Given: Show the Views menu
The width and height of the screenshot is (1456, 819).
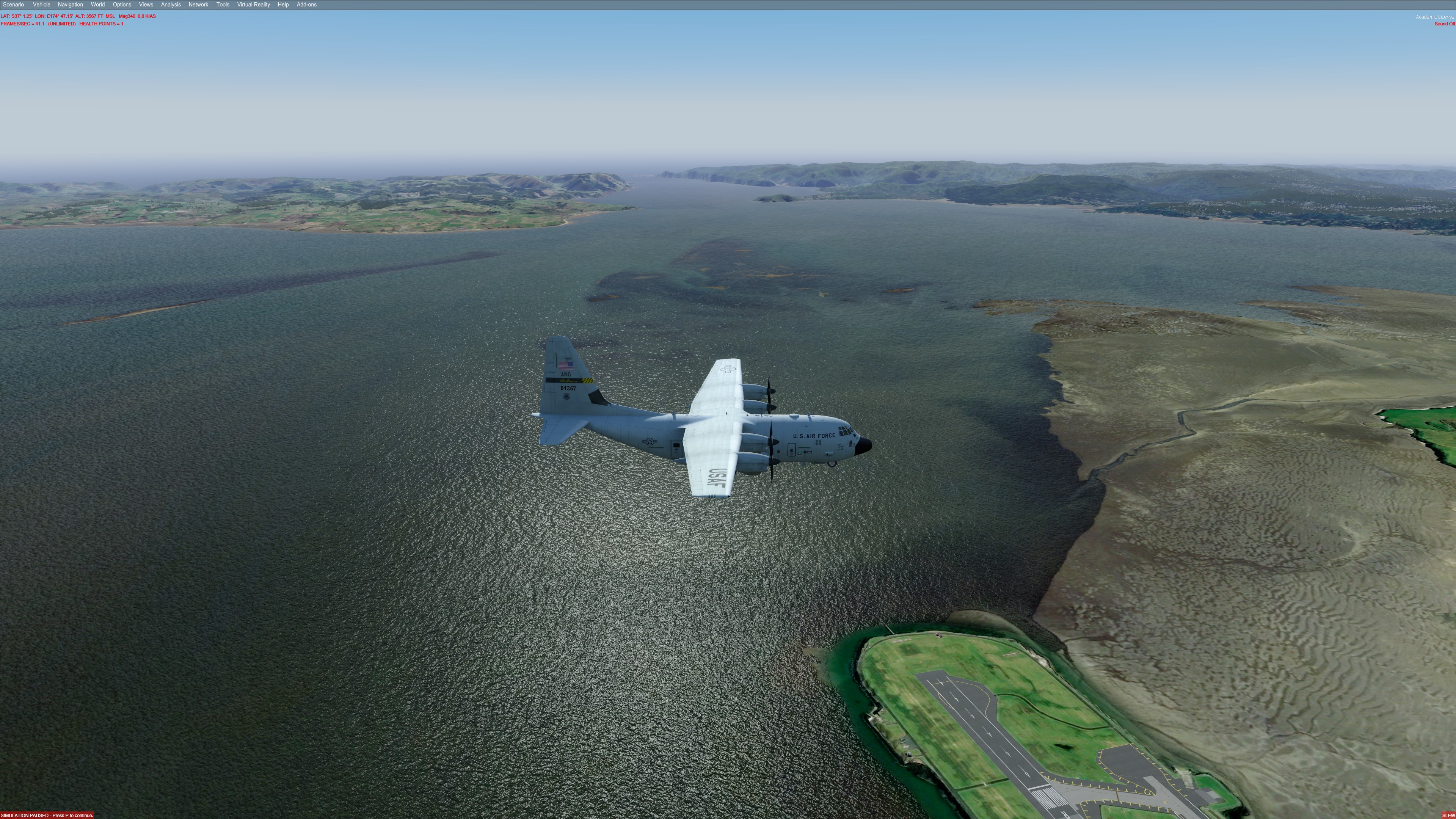Looking at the screenshot, I should point(146,5).
